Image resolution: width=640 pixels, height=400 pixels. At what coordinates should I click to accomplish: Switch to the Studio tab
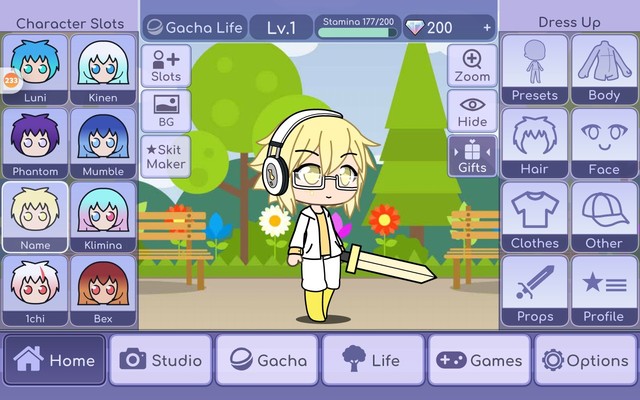click(161, 360)
